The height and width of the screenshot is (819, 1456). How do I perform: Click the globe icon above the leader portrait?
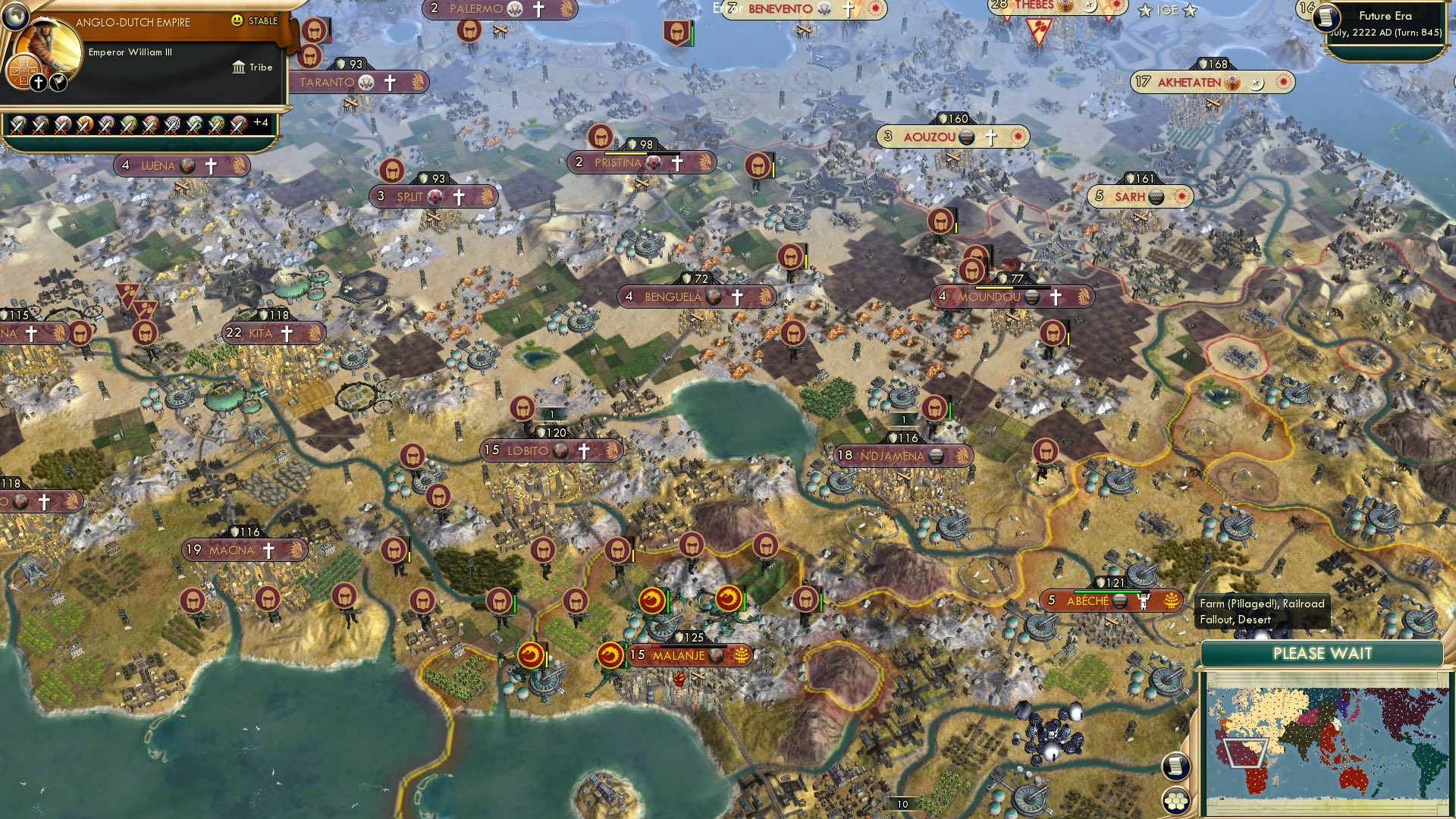click(x=14, y=15)
